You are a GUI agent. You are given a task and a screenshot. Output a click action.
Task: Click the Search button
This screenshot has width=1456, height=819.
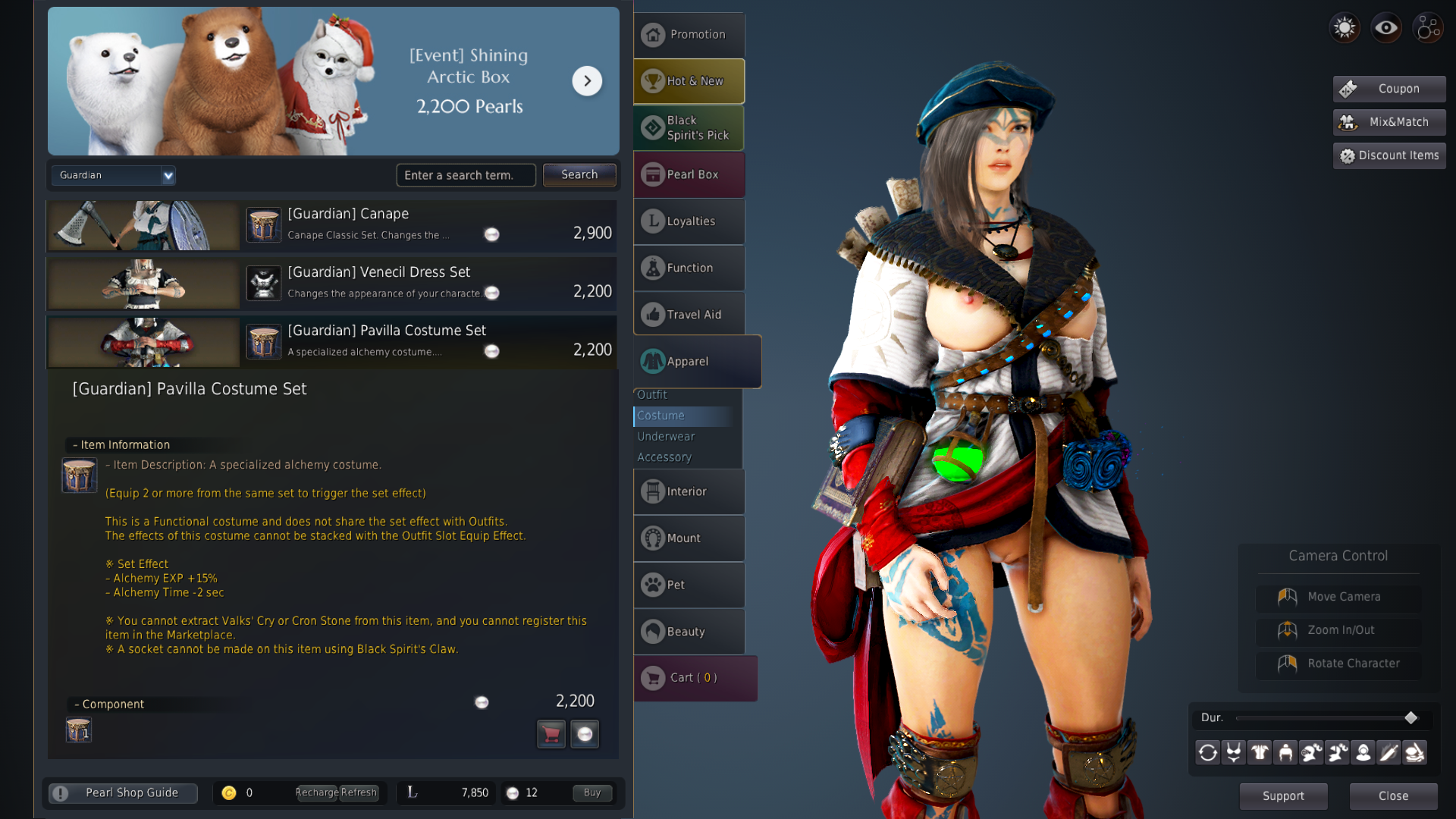579,175
